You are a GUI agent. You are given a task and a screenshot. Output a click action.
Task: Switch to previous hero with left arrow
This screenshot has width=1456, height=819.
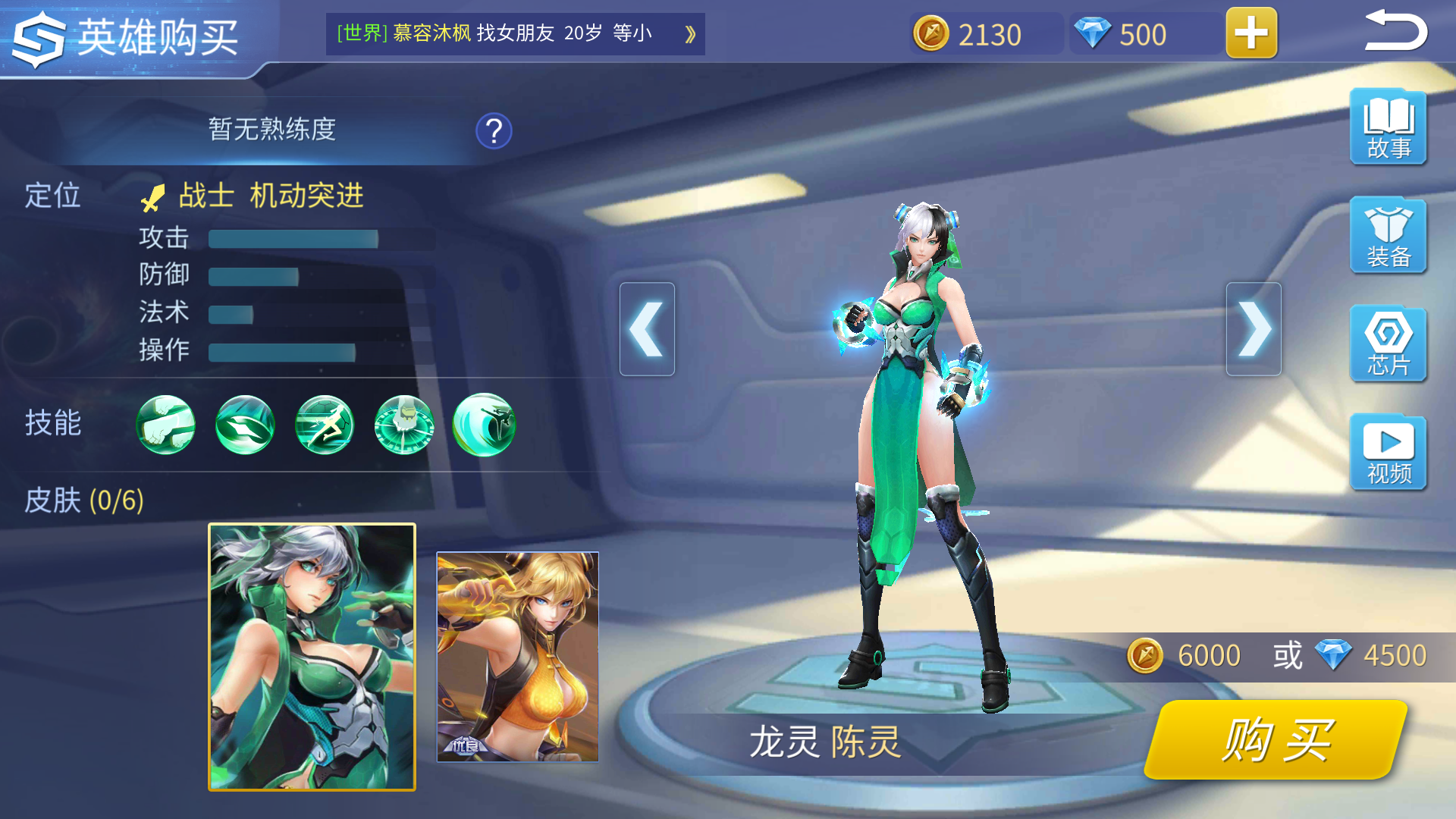pos(647,329)
